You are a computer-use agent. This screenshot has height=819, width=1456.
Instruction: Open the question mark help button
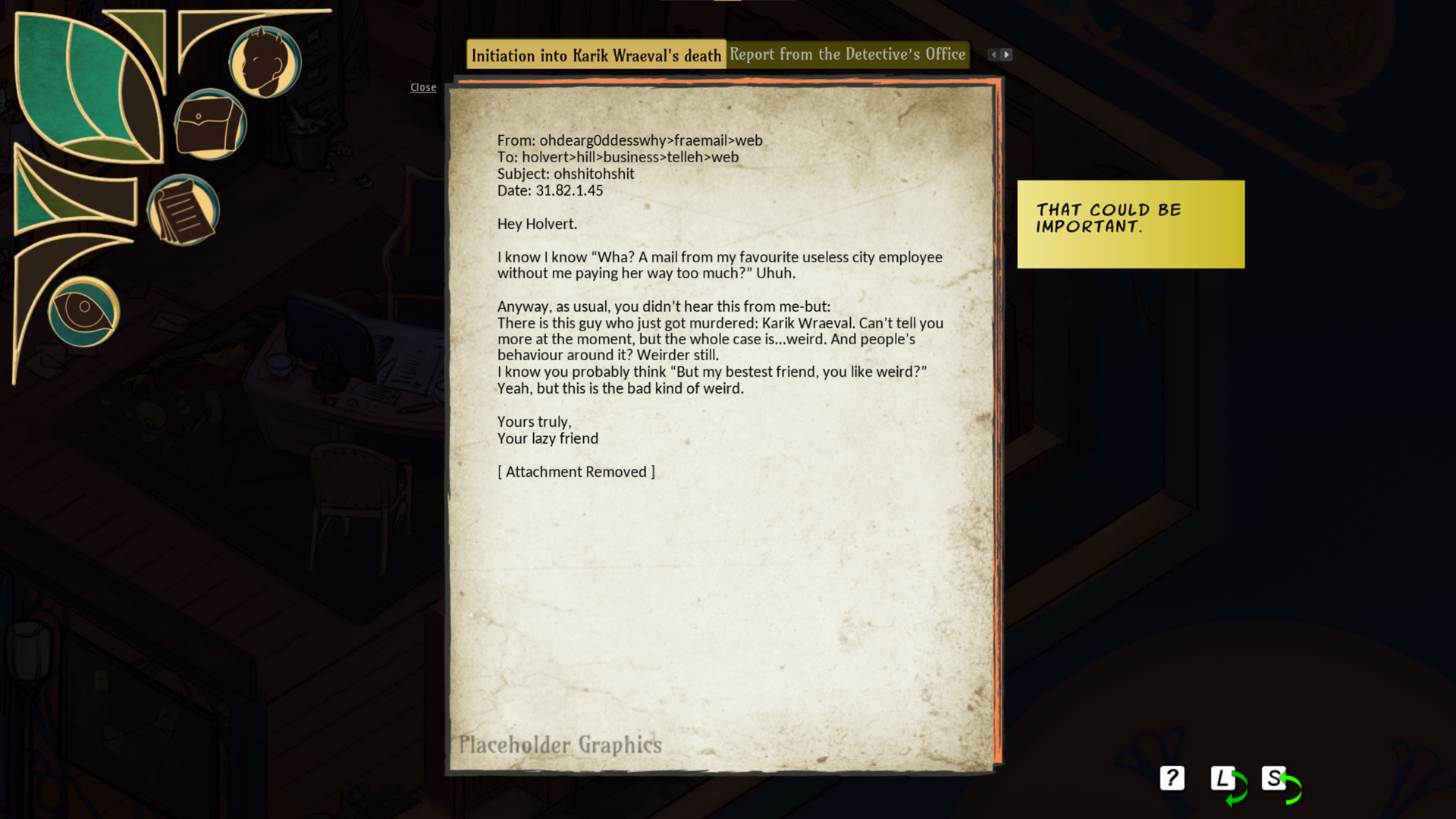click(x=1172, y=778)
